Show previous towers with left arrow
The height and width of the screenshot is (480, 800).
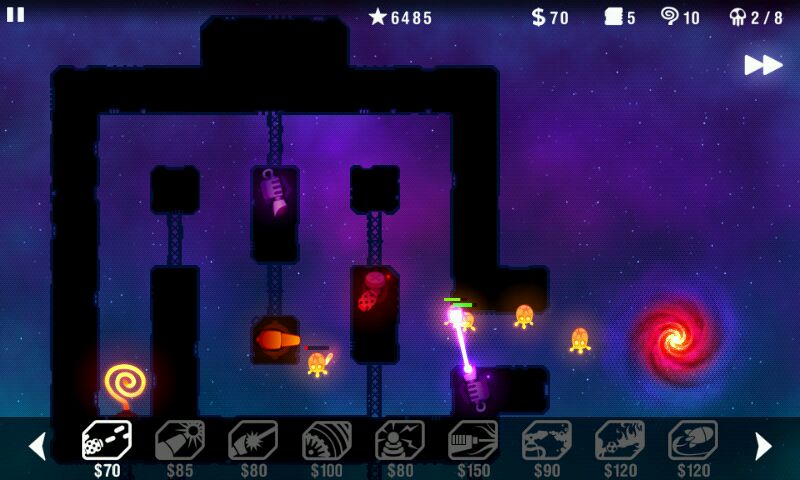point(37,446)
